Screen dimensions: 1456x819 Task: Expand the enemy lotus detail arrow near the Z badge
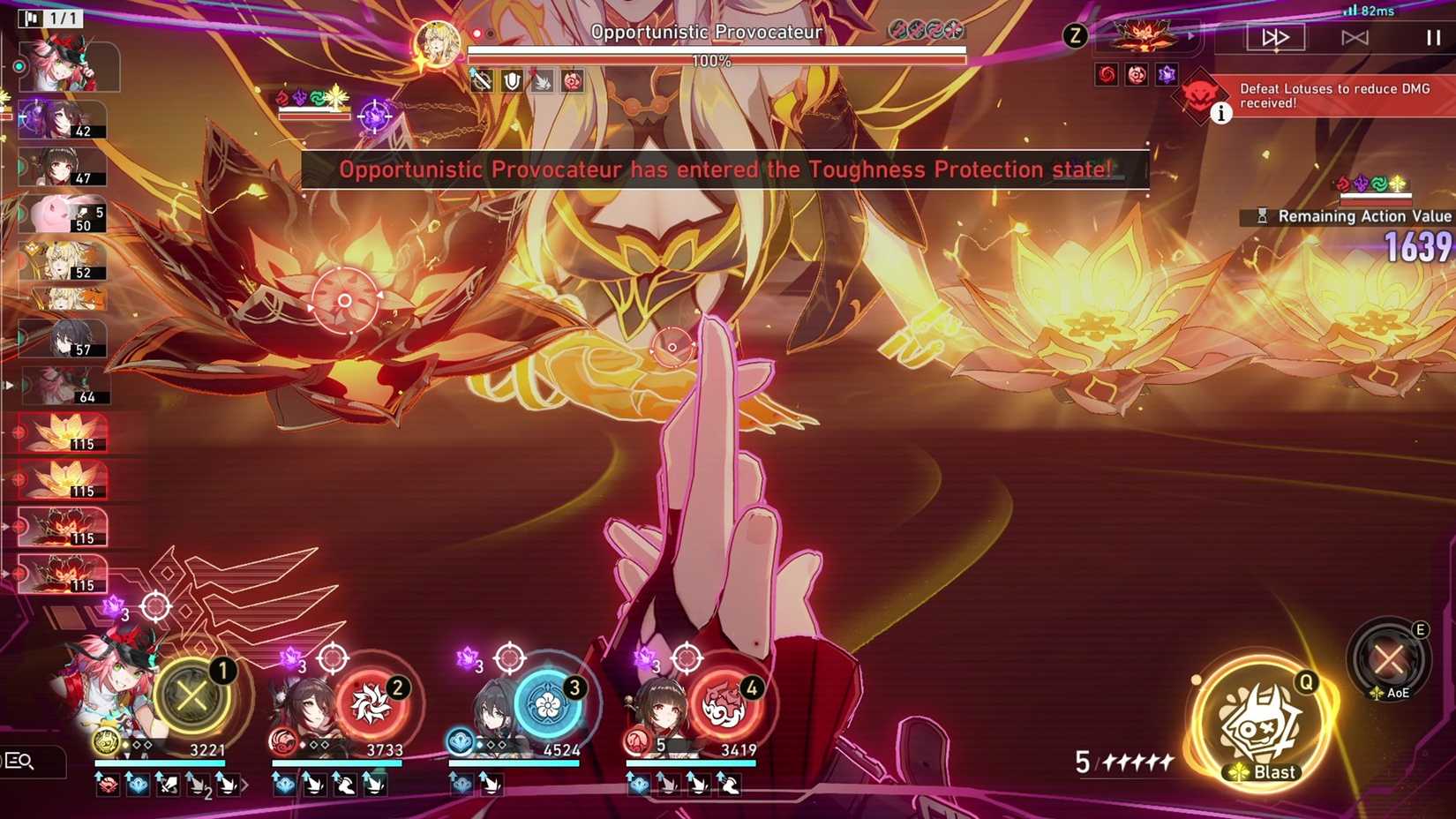[x=1190, y=36]
